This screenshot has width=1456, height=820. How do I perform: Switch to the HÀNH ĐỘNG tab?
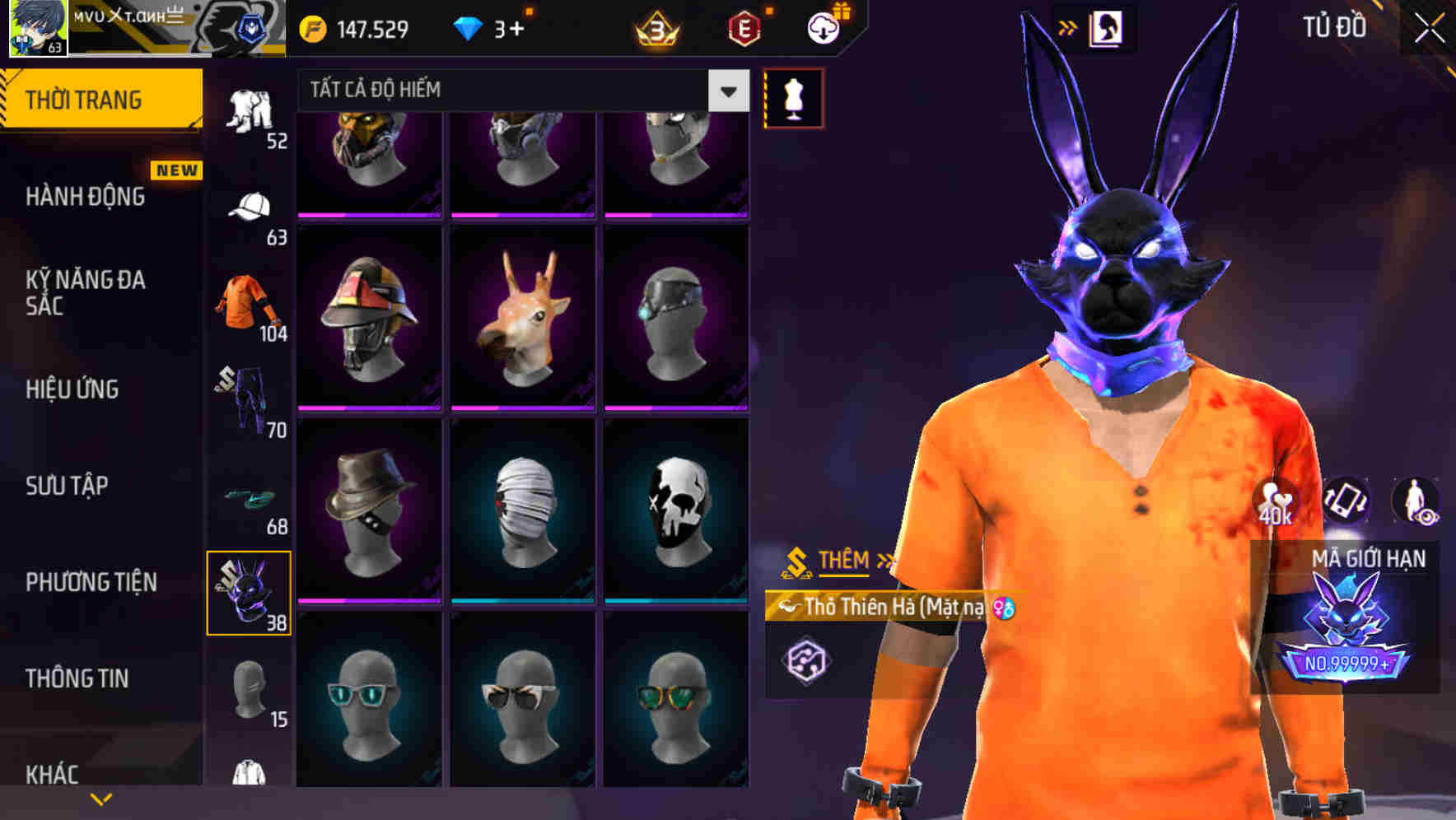[87, 198]
